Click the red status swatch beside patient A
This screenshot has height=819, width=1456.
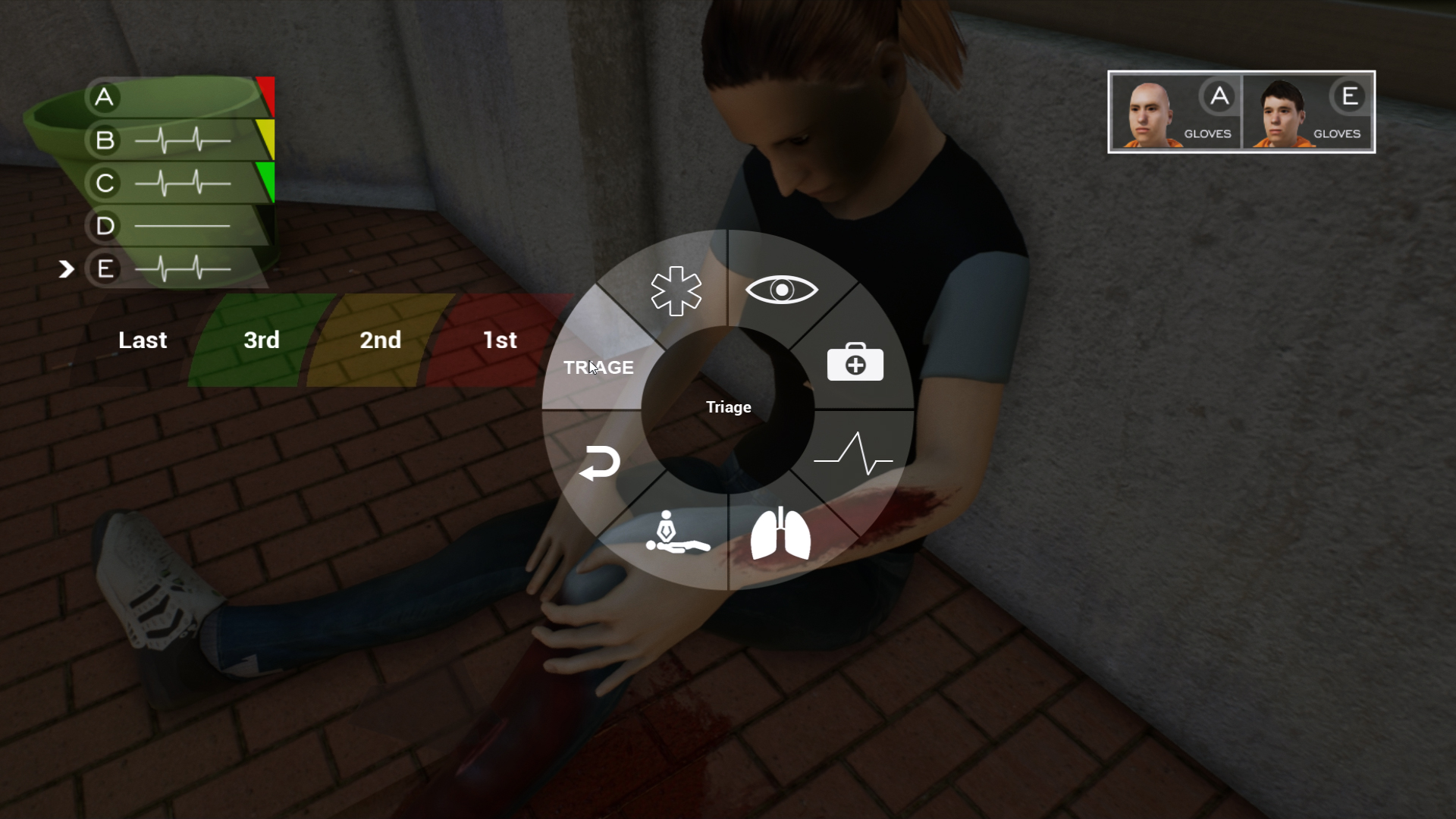264,93
